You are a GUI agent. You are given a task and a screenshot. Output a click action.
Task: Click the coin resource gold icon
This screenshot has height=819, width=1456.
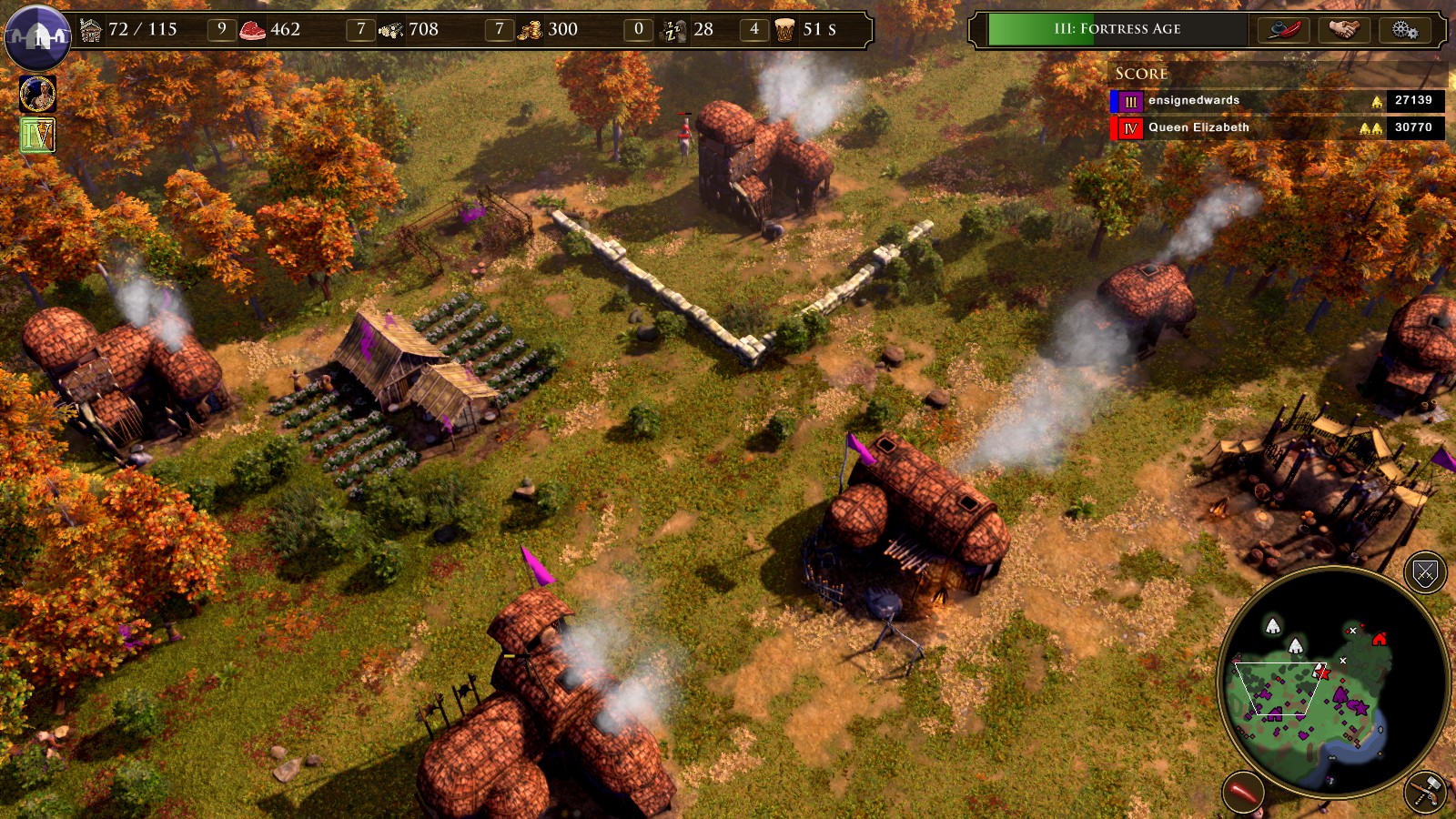point(530,30)
